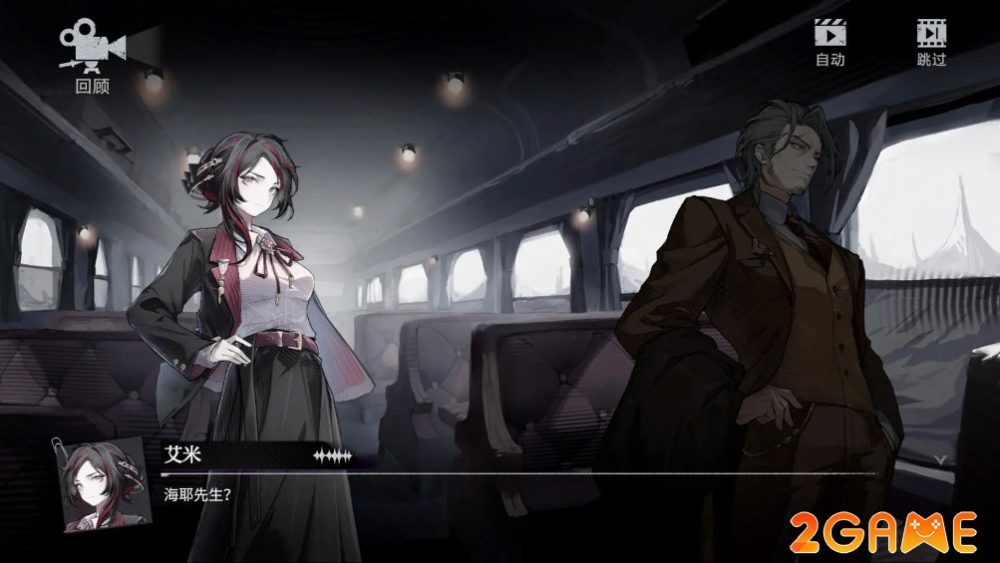Click 艾米's speaker portrait thumbnail
The width and height of the screenshot is (1000, 563).
pyautogui.click(x=101, y=482)
